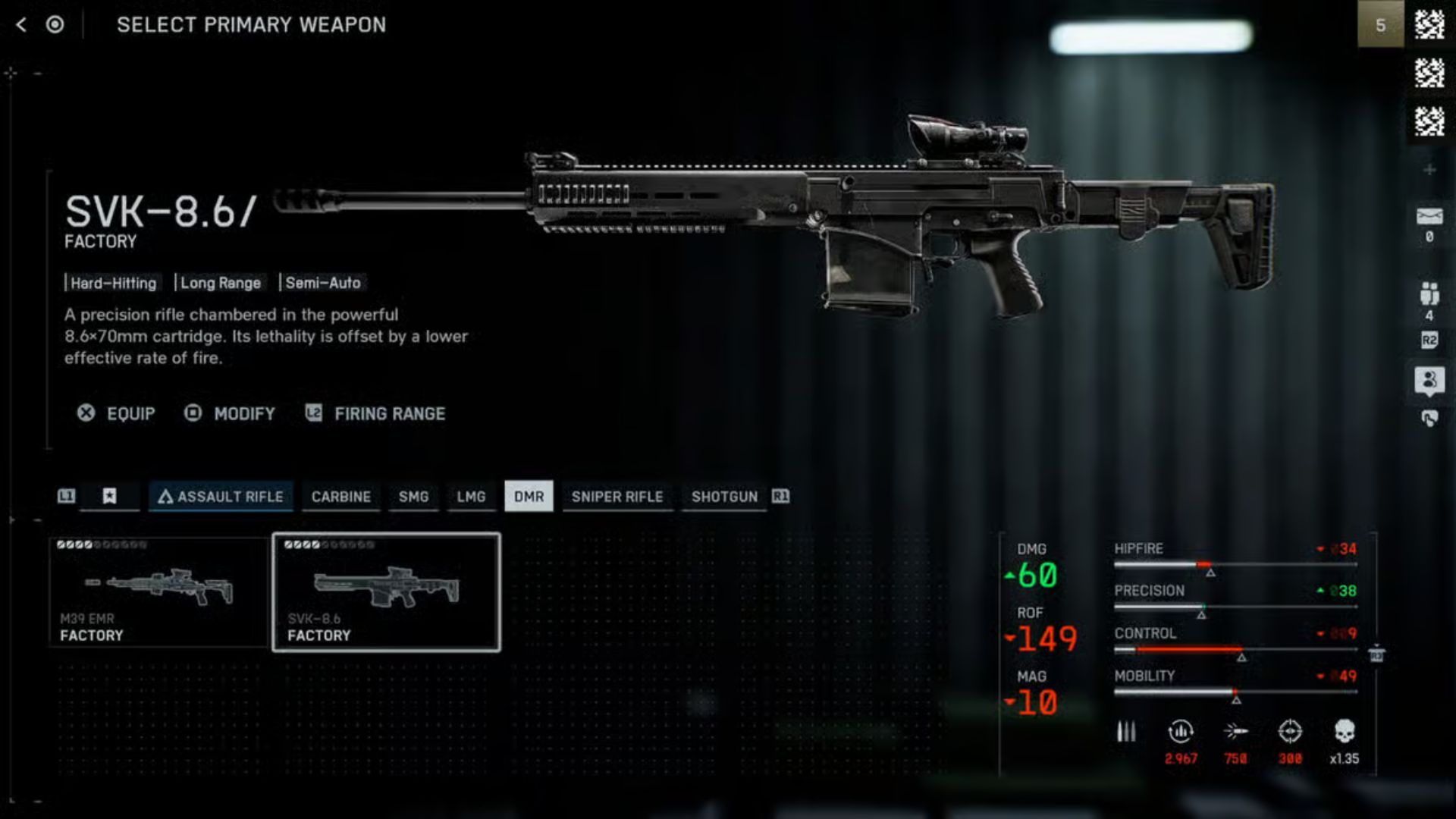The image size is (1456, 819).
Task: Select the DMR weapon category tab
Action: 529,497
